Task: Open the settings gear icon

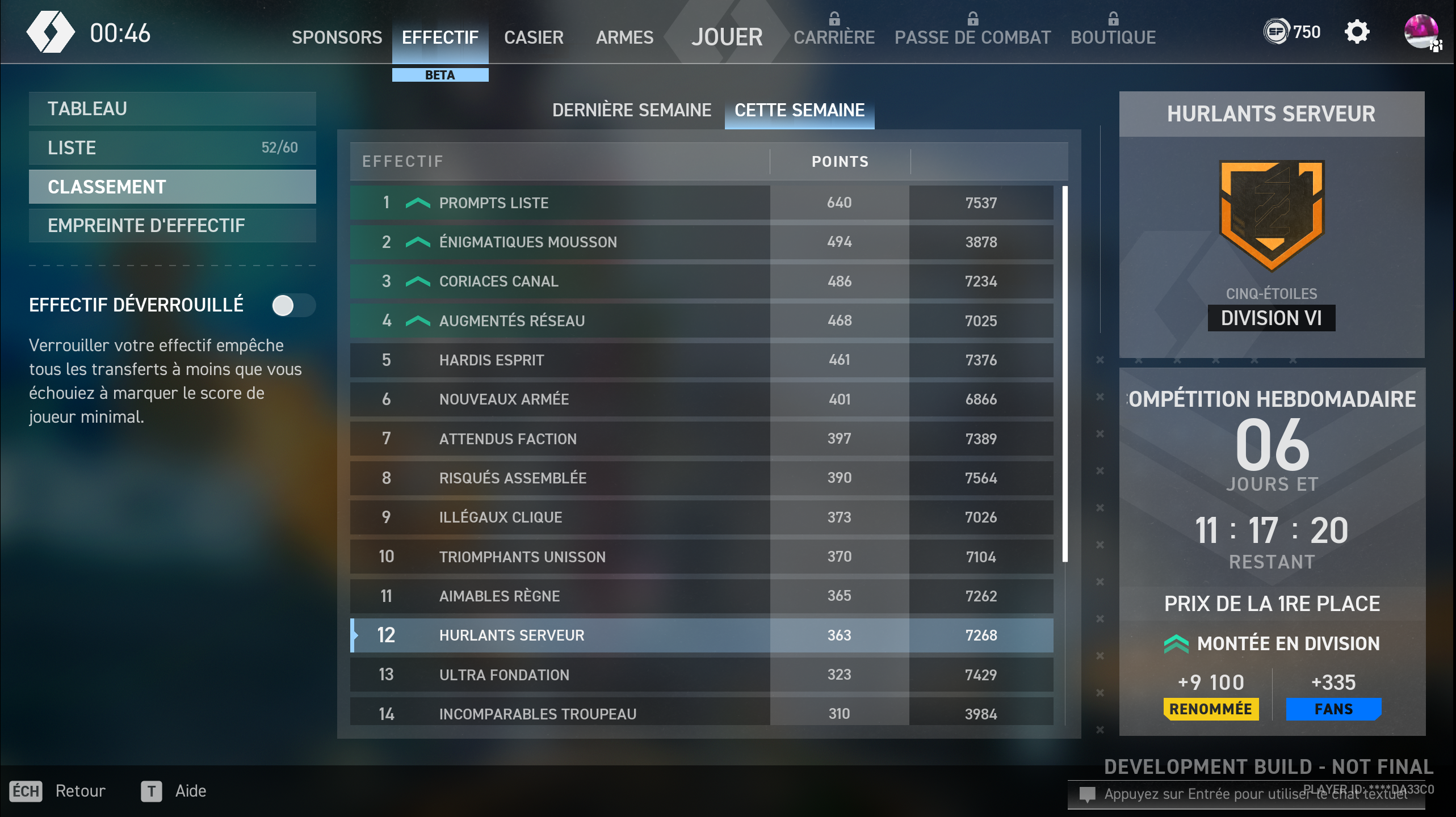Action: coord(1358,32)
